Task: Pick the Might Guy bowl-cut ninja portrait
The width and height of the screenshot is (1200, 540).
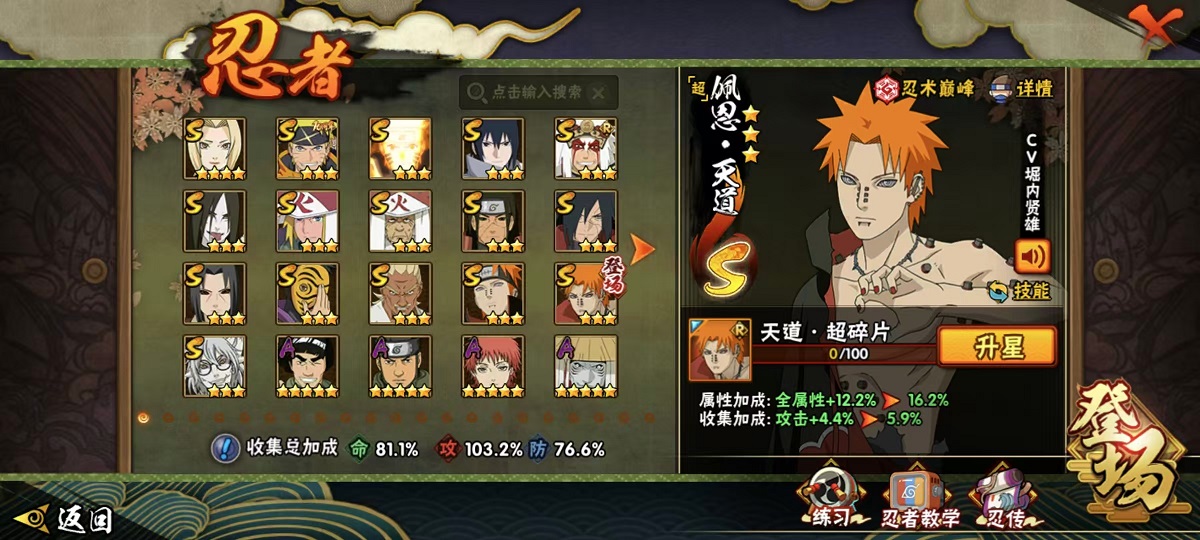Action: pyautogui.click(x=307, y=366)
